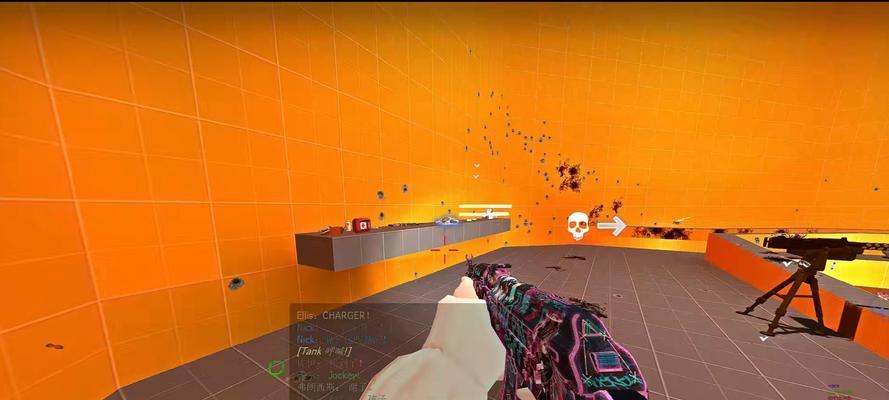Click the green circle icon beside chat
This screenshot has height=400, width=889.
(x=276, y=368)
